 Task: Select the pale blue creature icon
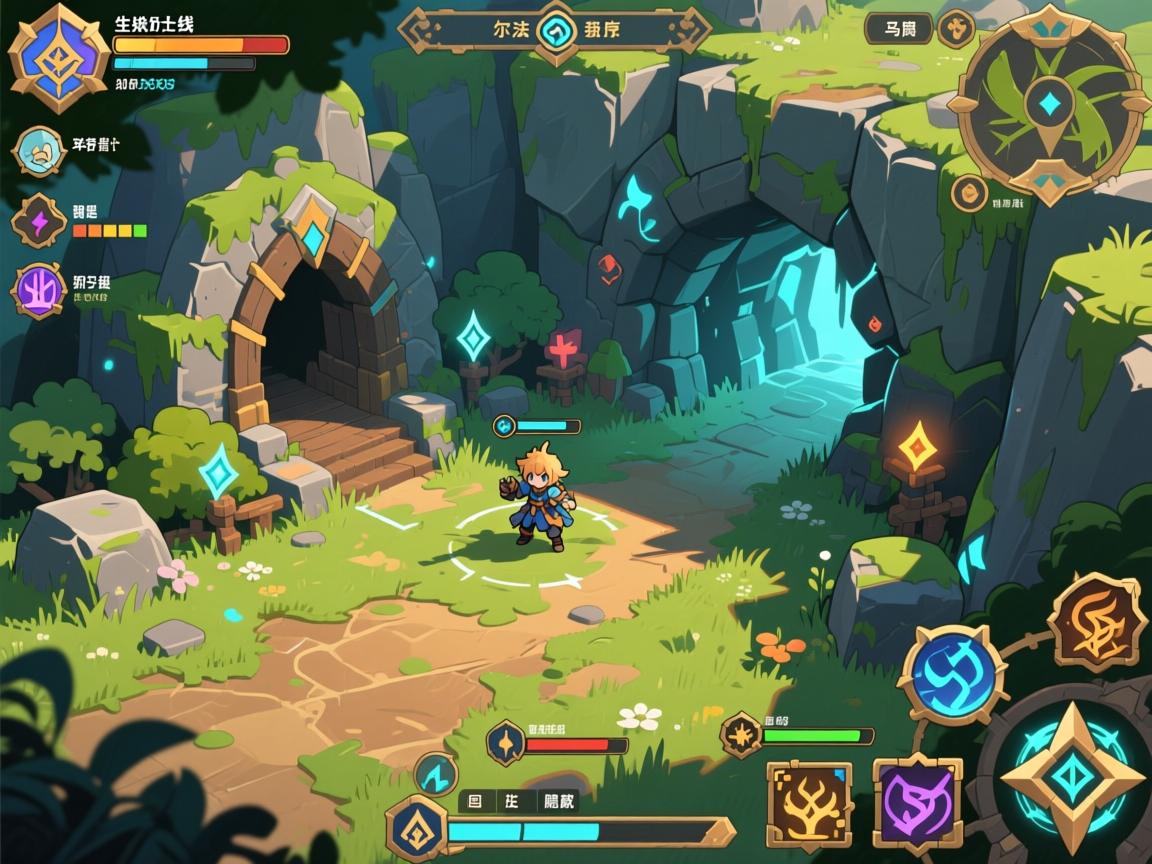[x=42, y=151]
